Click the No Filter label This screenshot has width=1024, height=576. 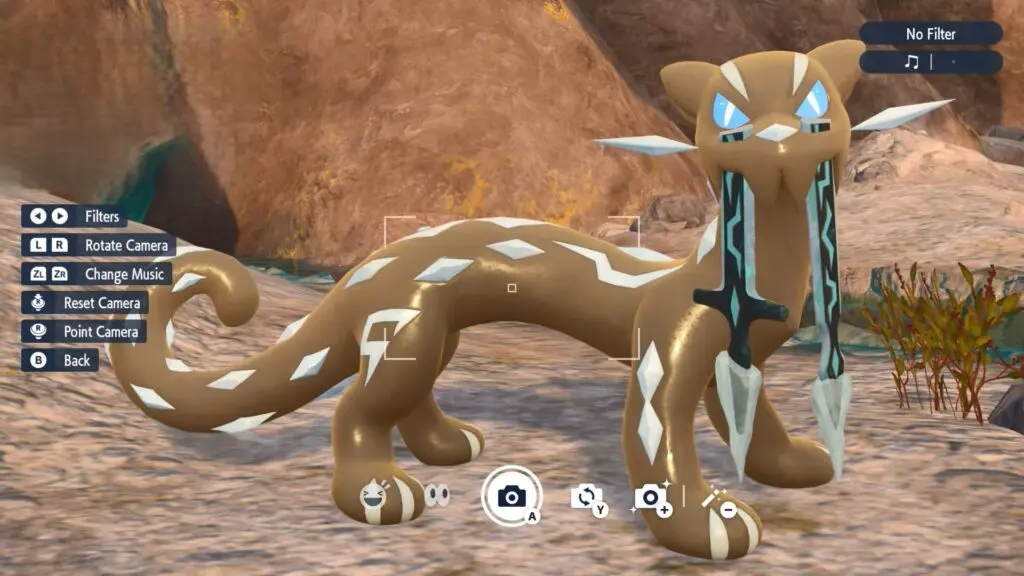[x=930, y=34]
